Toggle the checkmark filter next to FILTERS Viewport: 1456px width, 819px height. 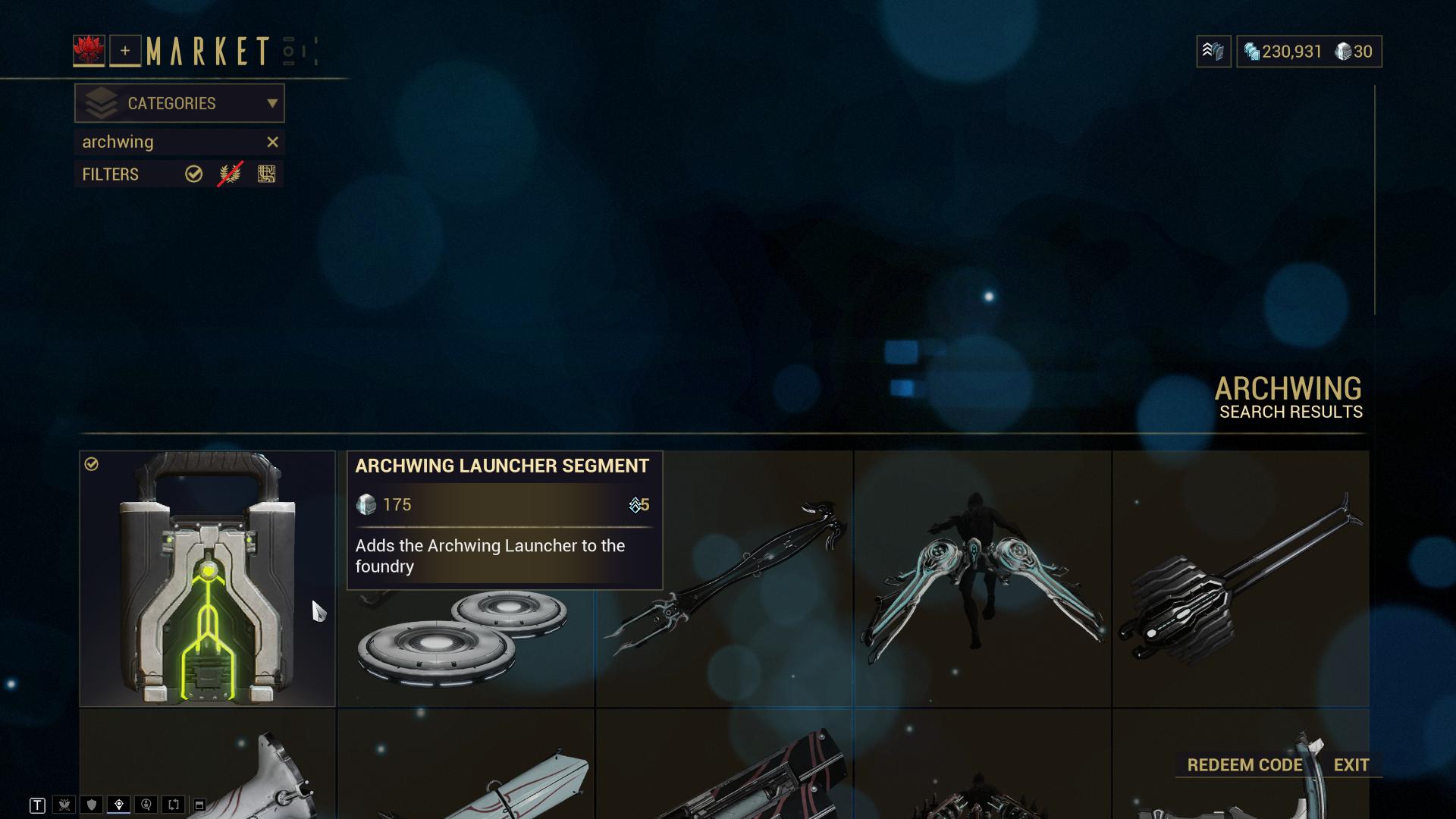click(194, 174)
